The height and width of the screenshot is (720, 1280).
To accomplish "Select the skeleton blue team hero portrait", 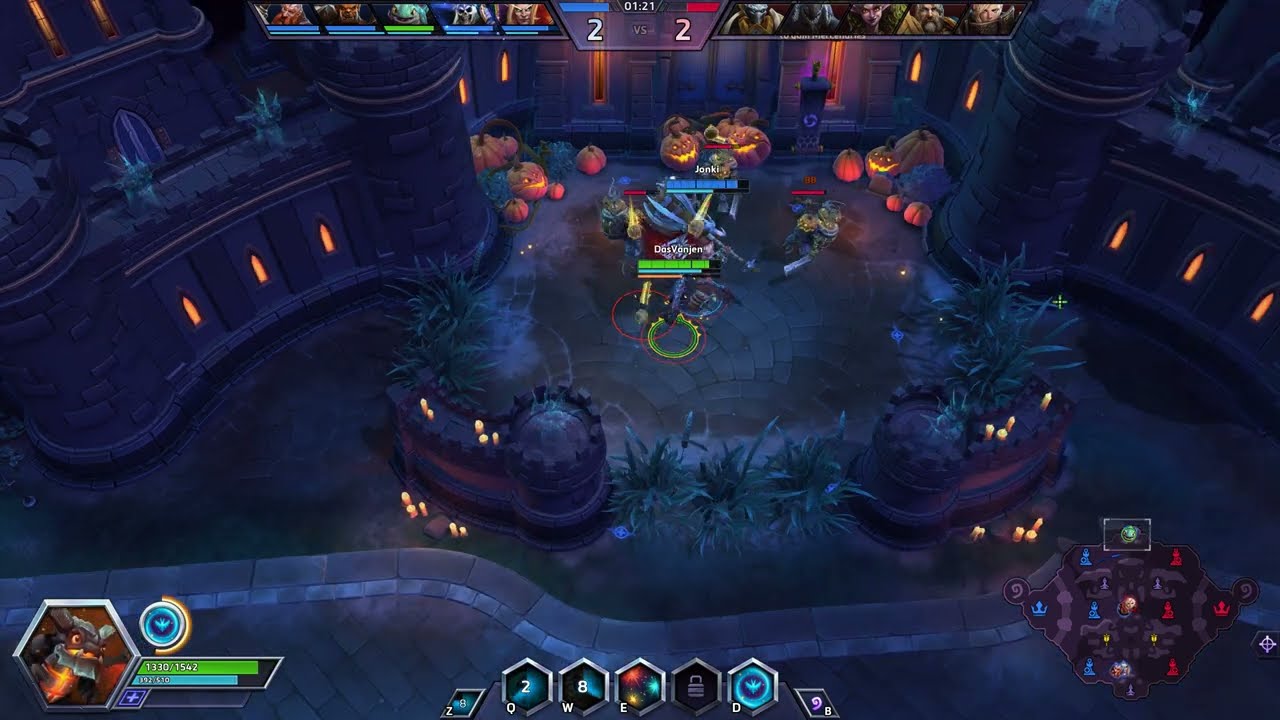I will coord(463,15).
